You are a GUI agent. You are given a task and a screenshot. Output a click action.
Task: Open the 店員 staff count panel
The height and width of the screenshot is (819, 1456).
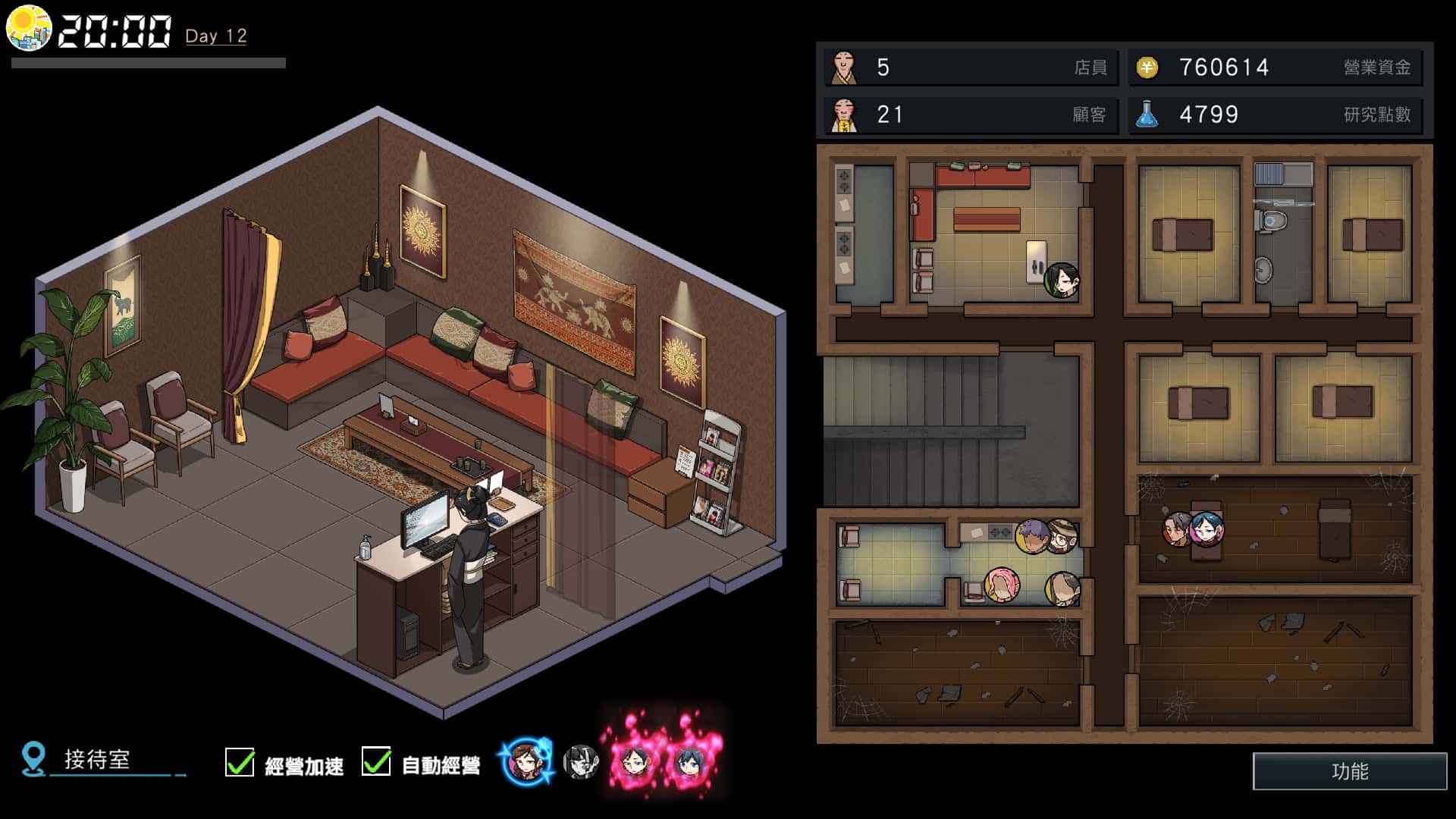970,67
